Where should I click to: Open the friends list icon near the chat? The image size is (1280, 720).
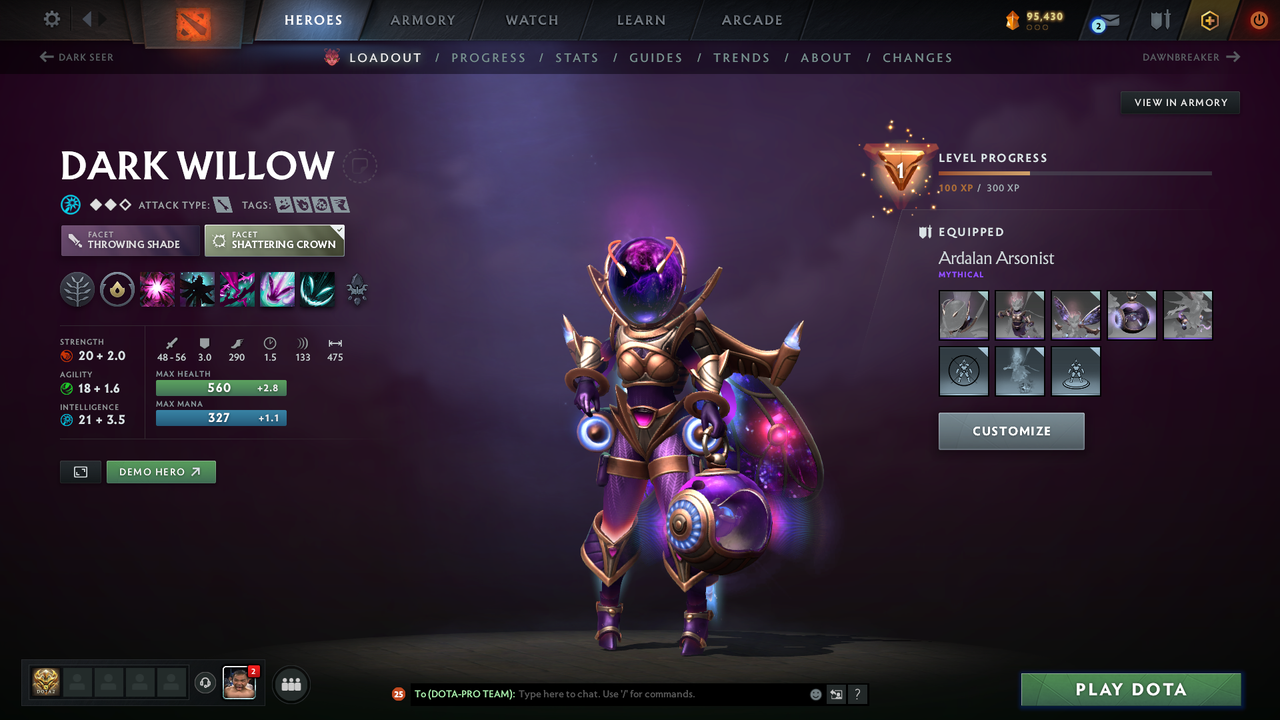pos(290,684)
